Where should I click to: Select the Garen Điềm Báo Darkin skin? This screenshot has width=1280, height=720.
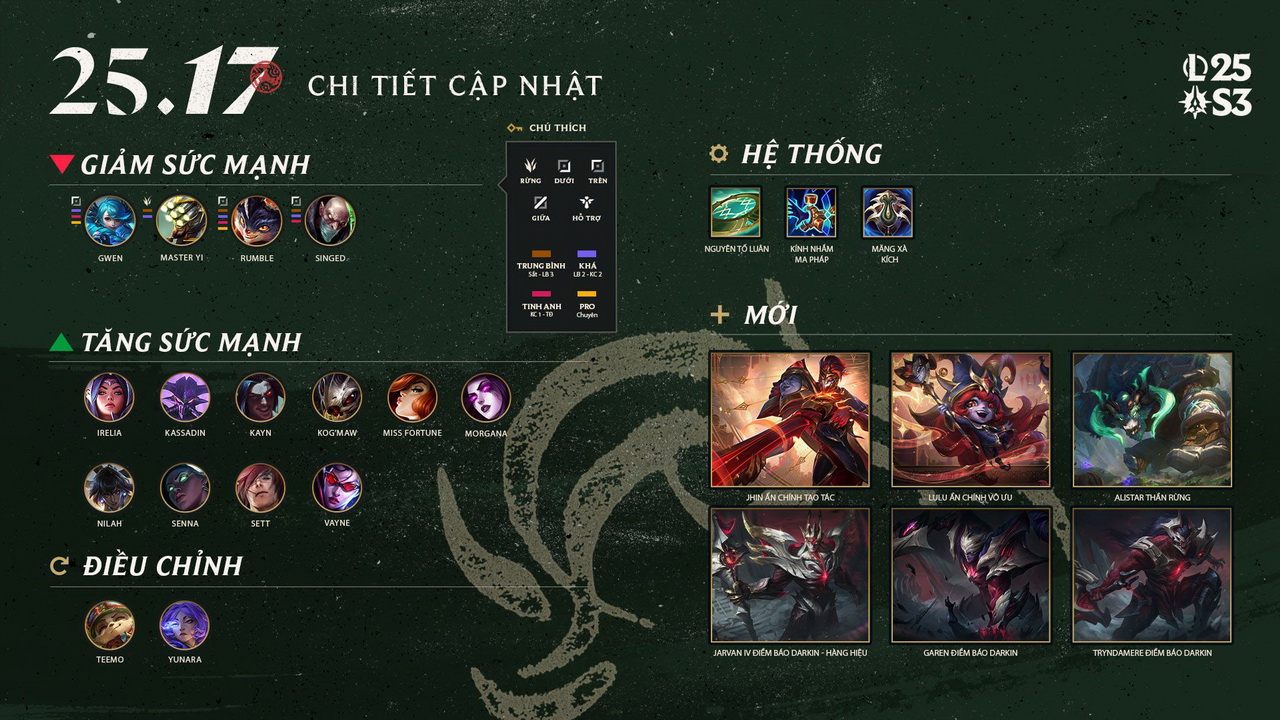[970, 575]
